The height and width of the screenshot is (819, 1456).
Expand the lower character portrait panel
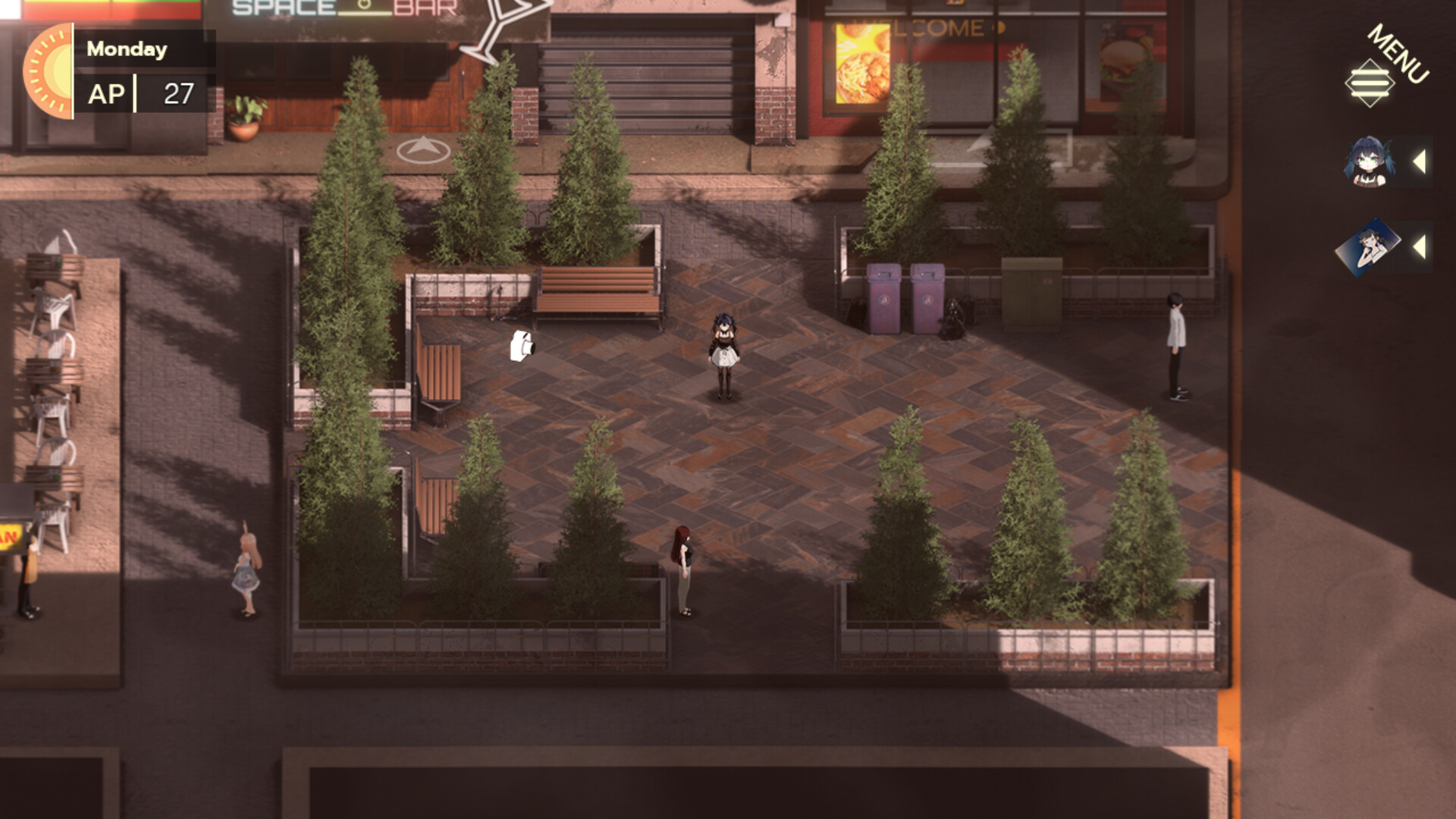click(x=1421, y=248)
